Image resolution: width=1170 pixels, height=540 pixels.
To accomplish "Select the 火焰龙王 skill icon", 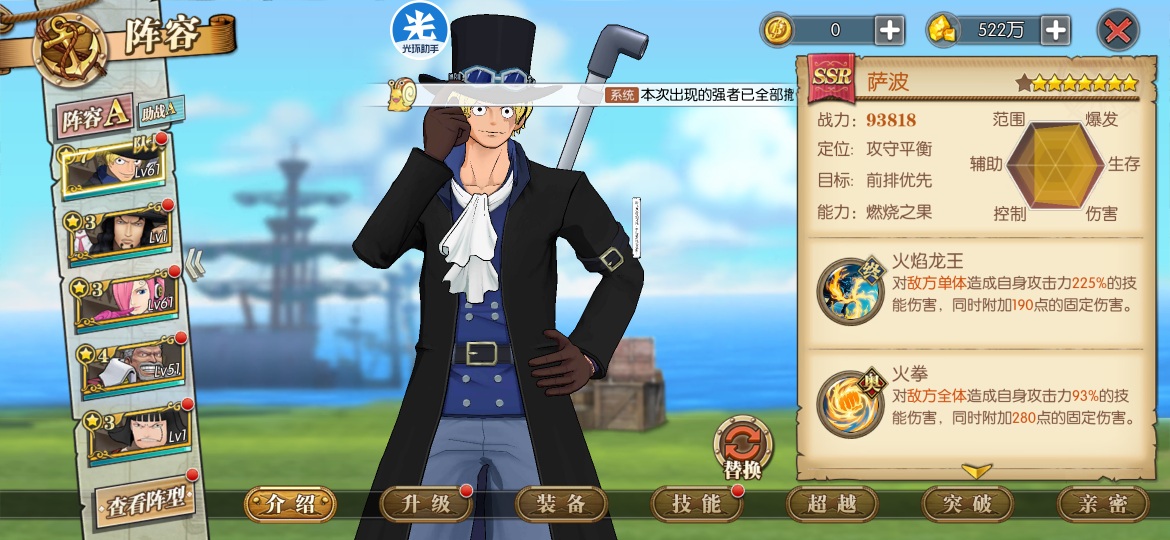I will [850, 290].
